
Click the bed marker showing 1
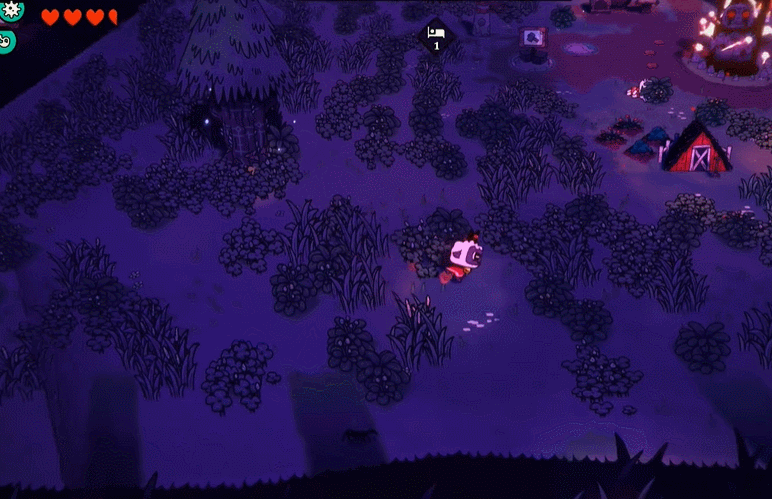pos(436,37)
